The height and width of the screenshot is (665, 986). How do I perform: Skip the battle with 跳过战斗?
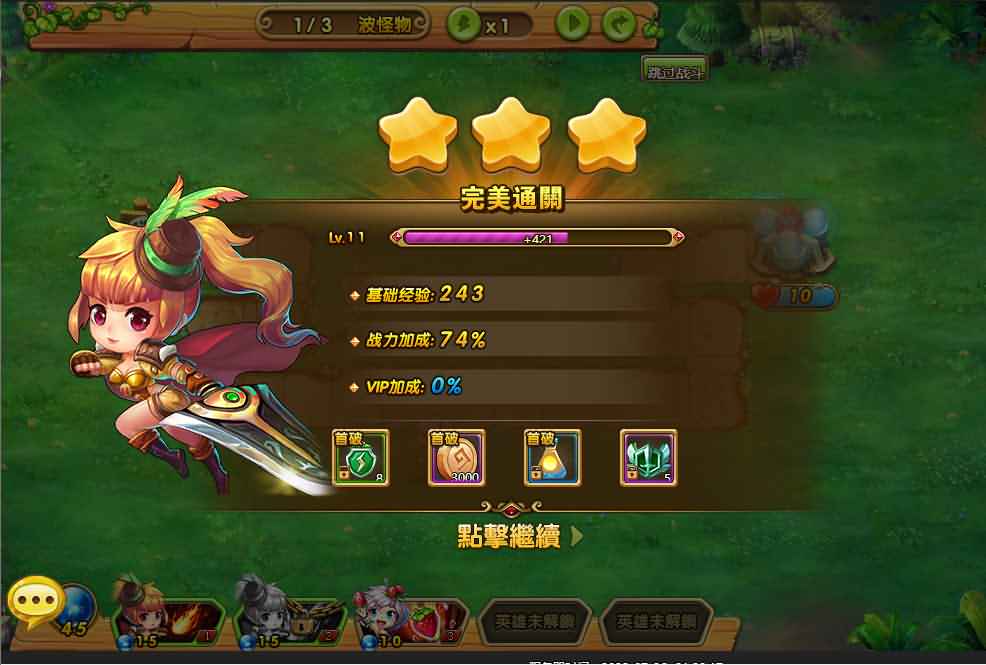(675, 72)
